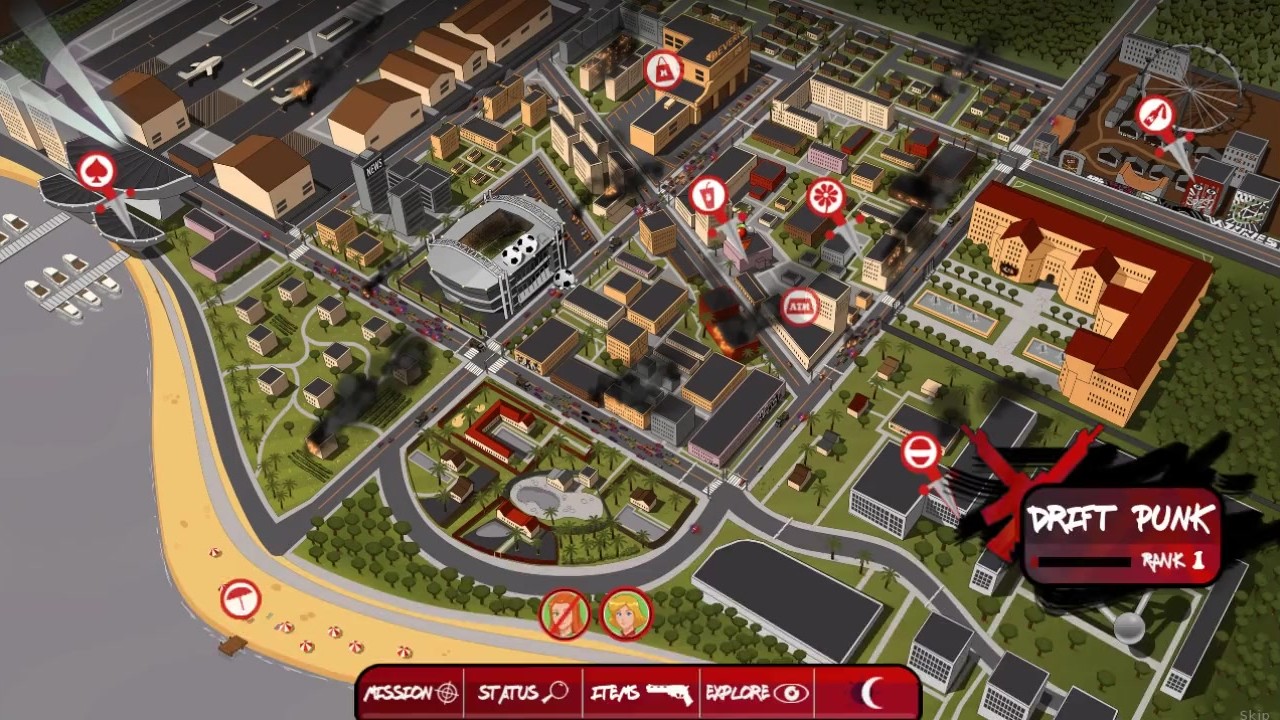Open the Status screen
Screen dimensions: 1280x720
pyautogui.click(x=522, y=692)
